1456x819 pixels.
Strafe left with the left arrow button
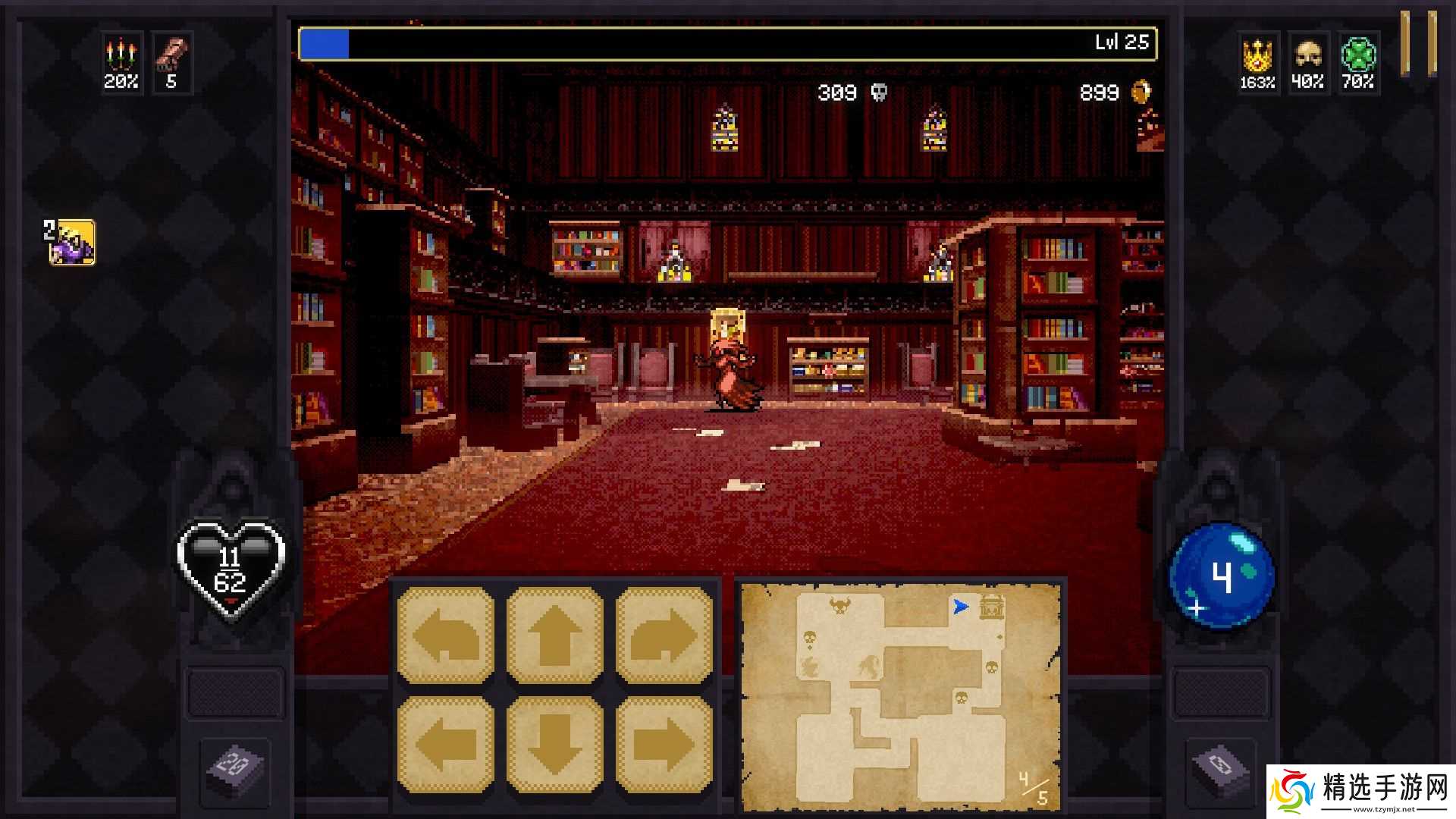tap(446, 745)
